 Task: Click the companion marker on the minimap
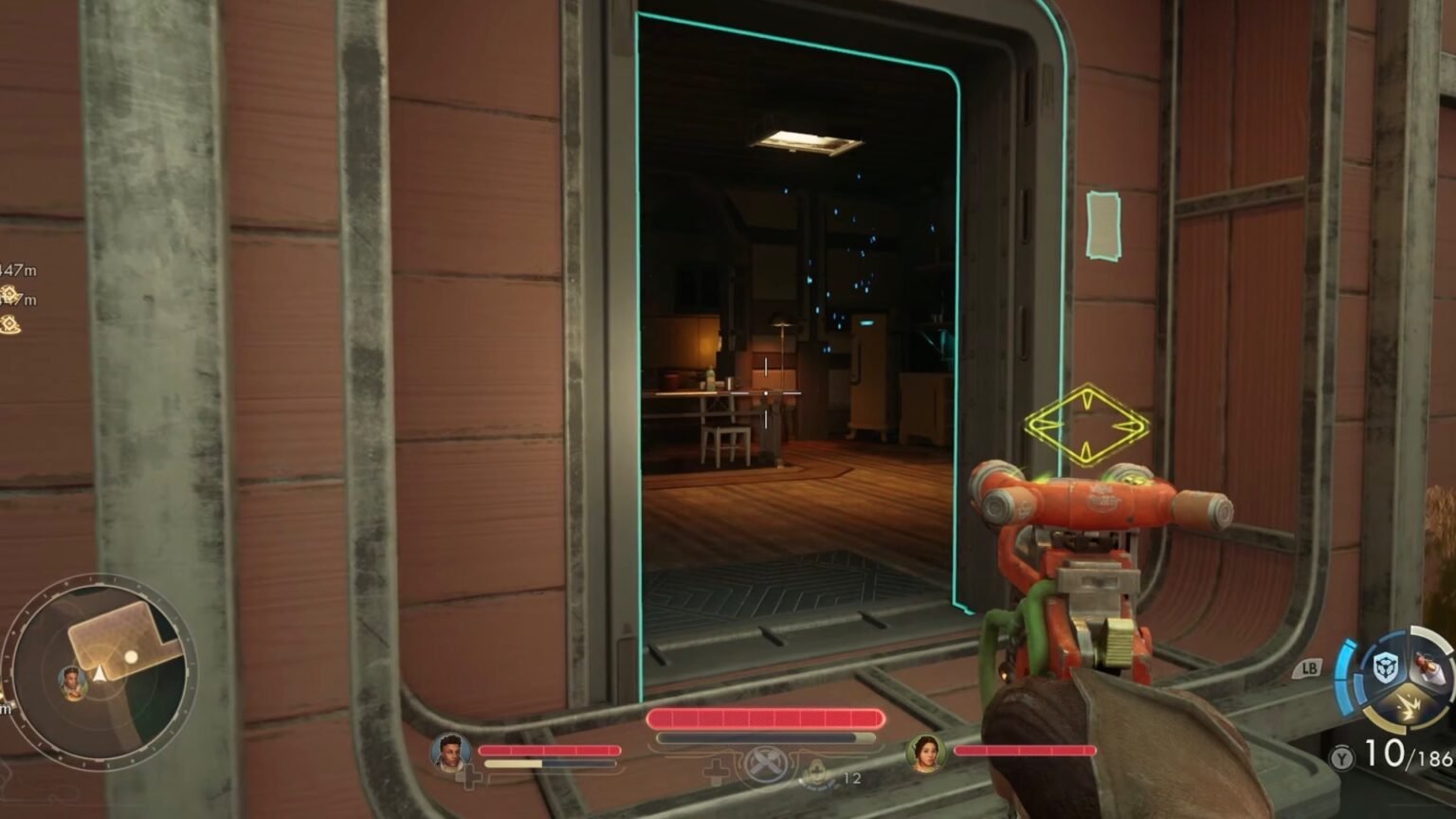pos(72,681)
